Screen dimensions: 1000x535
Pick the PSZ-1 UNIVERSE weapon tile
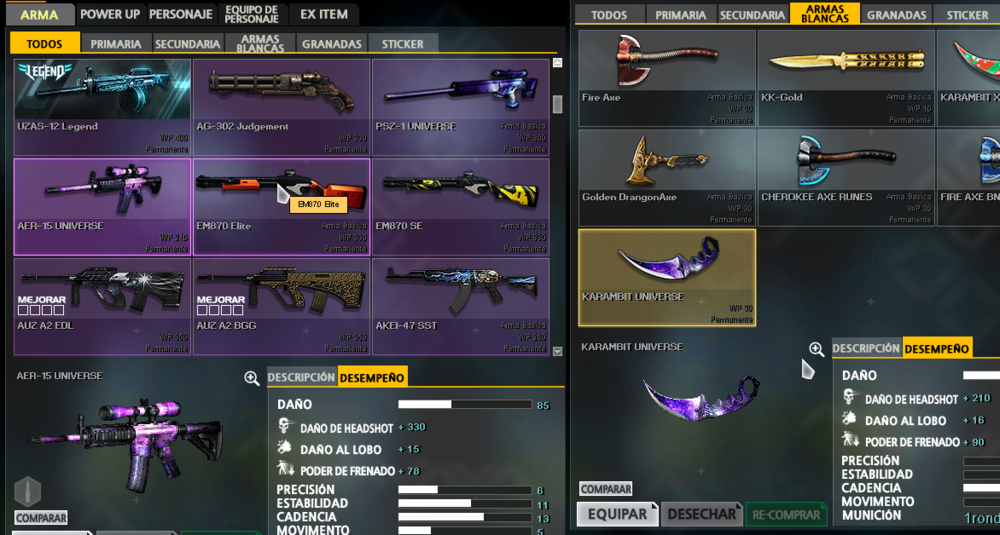click(460, 107)
